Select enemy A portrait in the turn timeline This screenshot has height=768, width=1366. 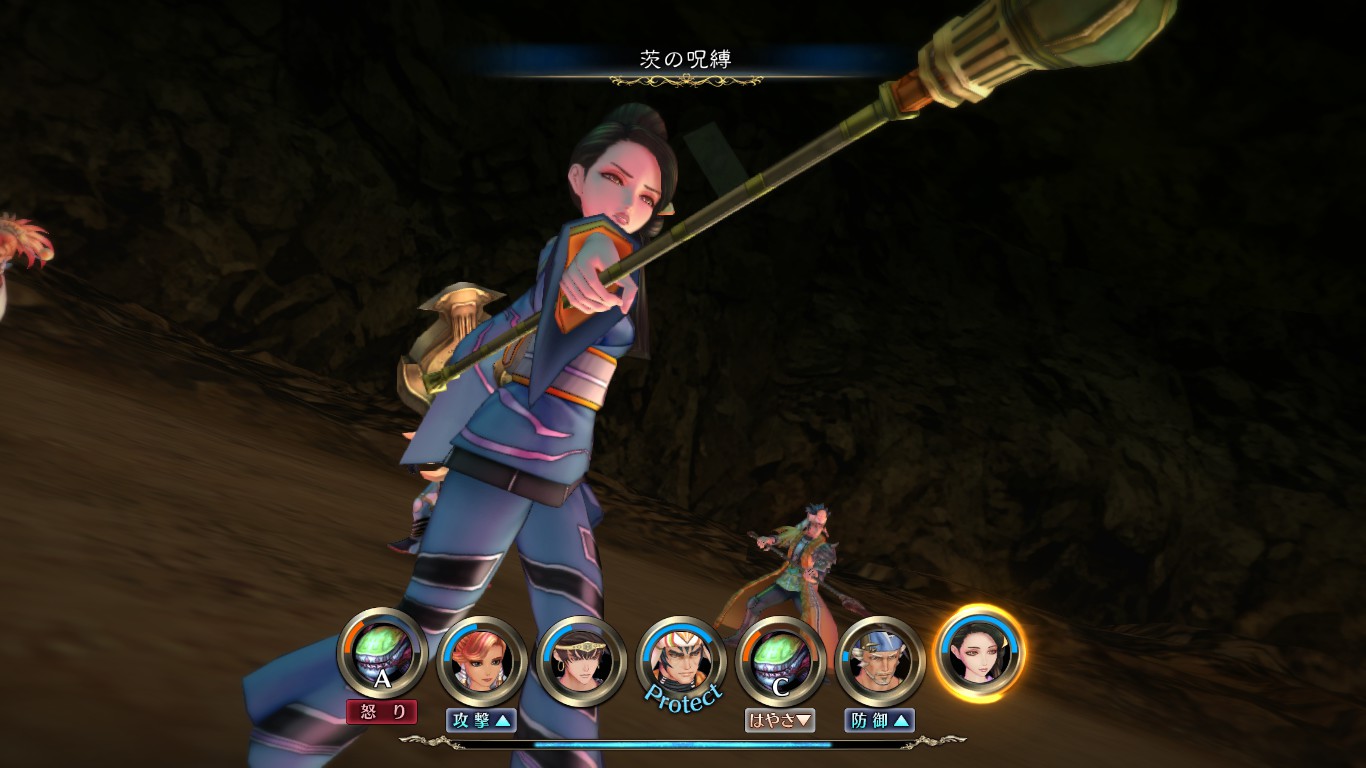(383, 655)
